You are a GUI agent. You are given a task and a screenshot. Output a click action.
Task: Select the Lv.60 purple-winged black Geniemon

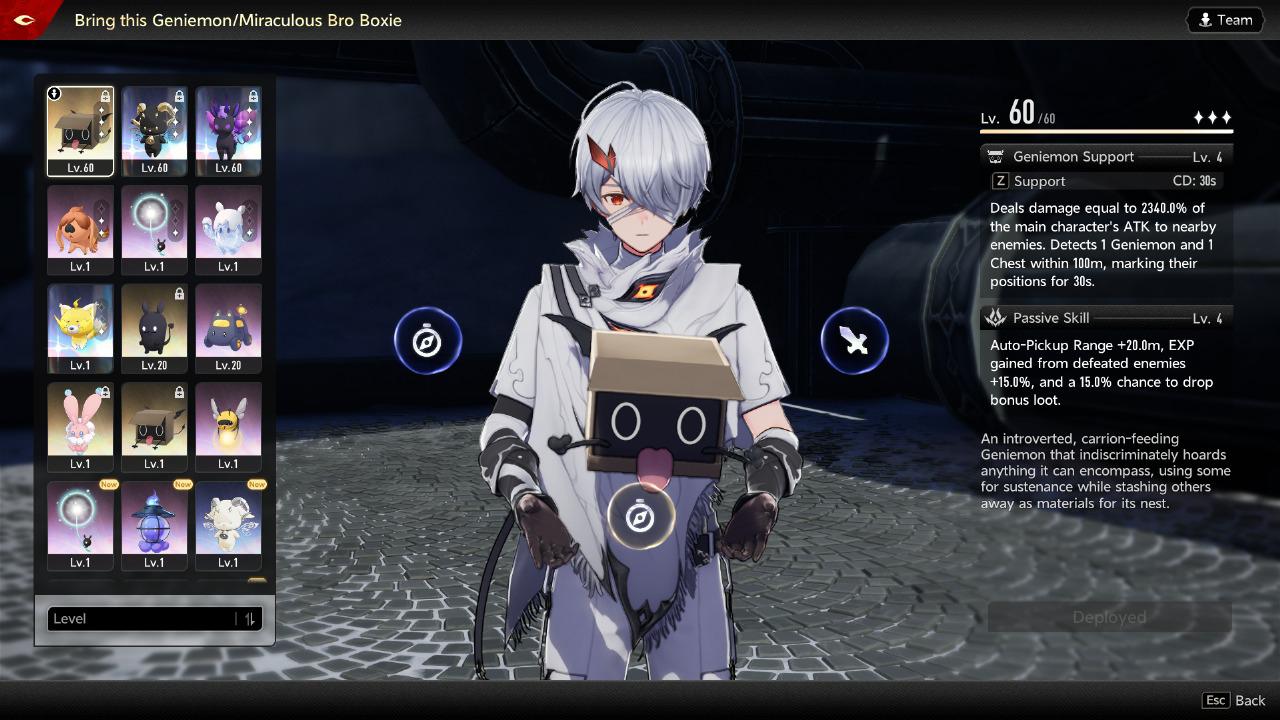click(228, 130)
